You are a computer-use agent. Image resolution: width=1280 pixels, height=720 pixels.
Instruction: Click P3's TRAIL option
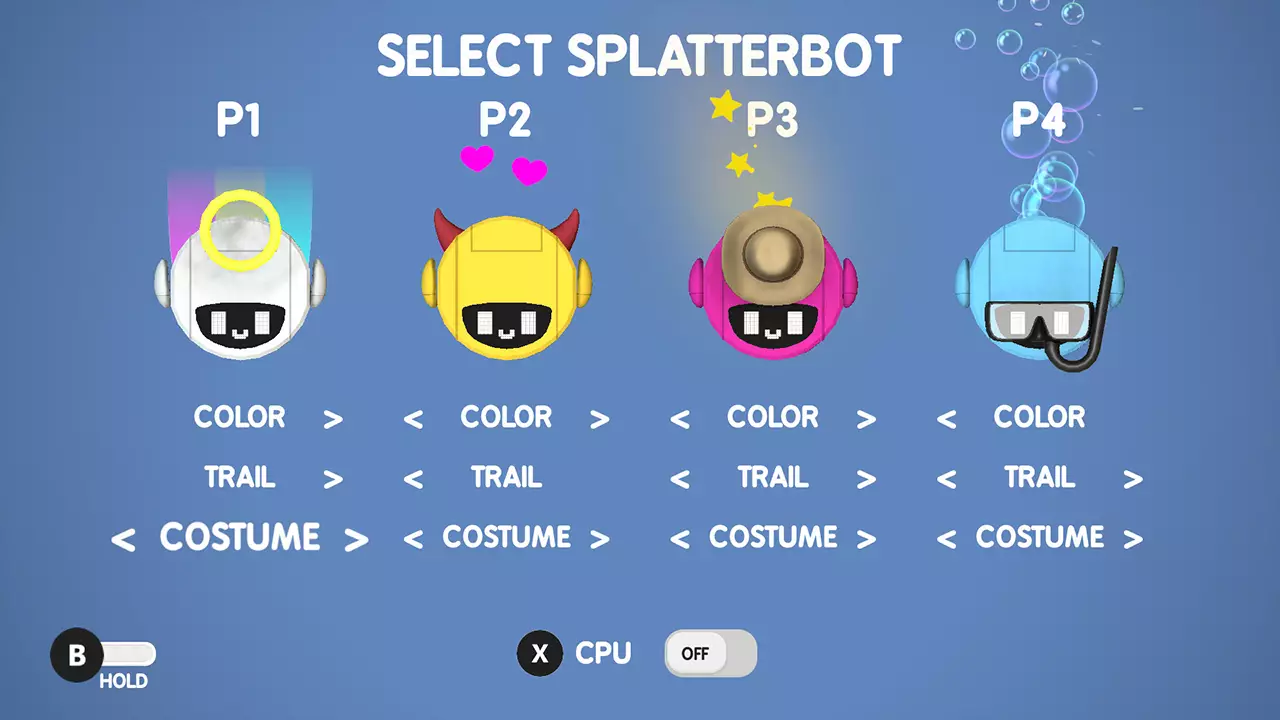(773, 478)
